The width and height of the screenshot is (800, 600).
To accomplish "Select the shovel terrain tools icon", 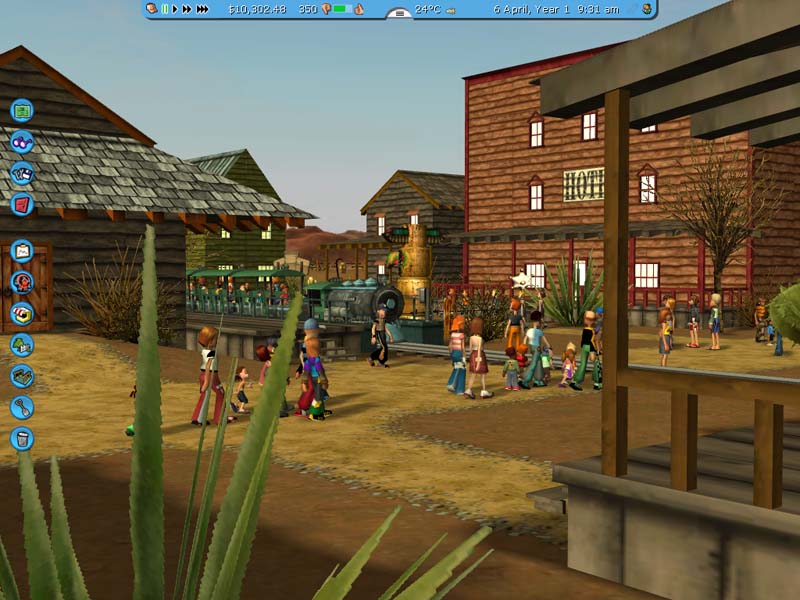I will [22, 407].
